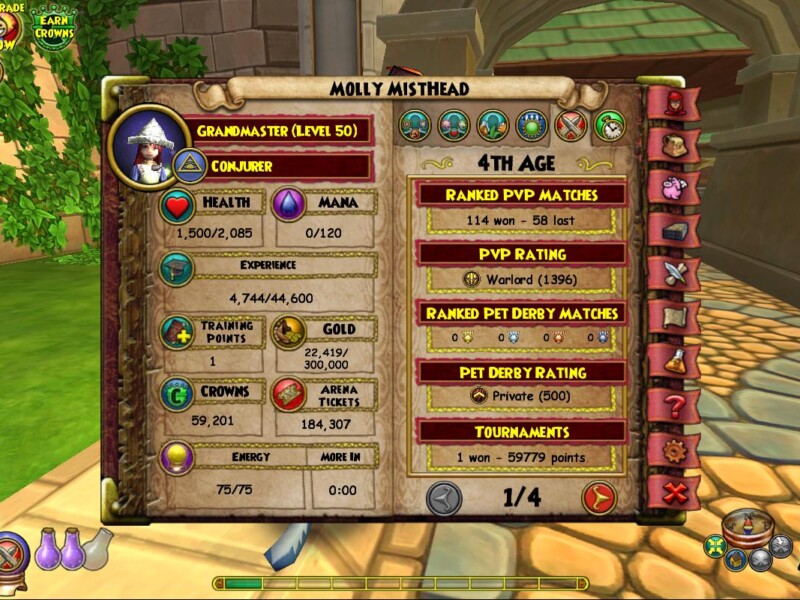The width and height of the screenshot is (800, 600).
Task: Open the spell deck tab
Action: (x=672, y=228)
